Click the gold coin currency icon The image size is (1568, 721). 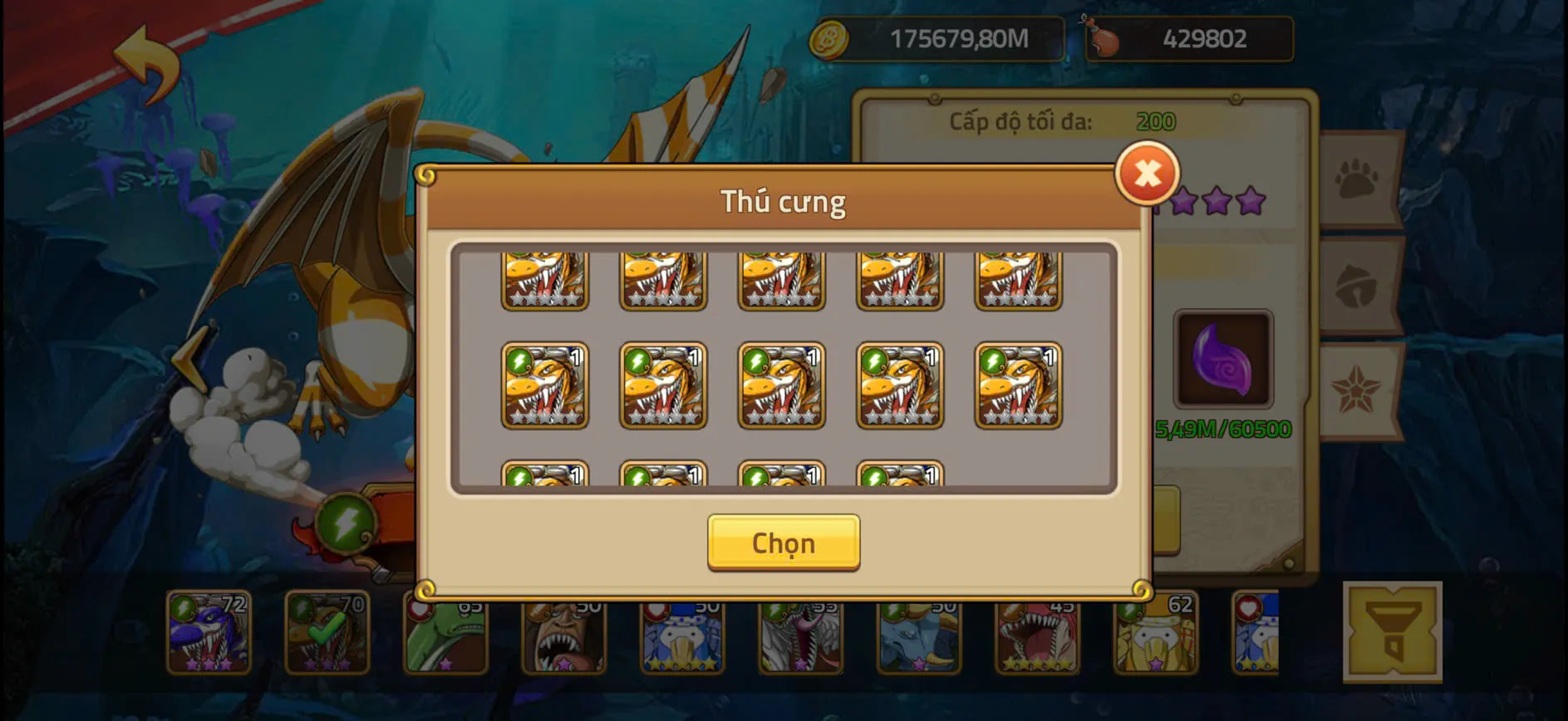[x=829, y=37]
